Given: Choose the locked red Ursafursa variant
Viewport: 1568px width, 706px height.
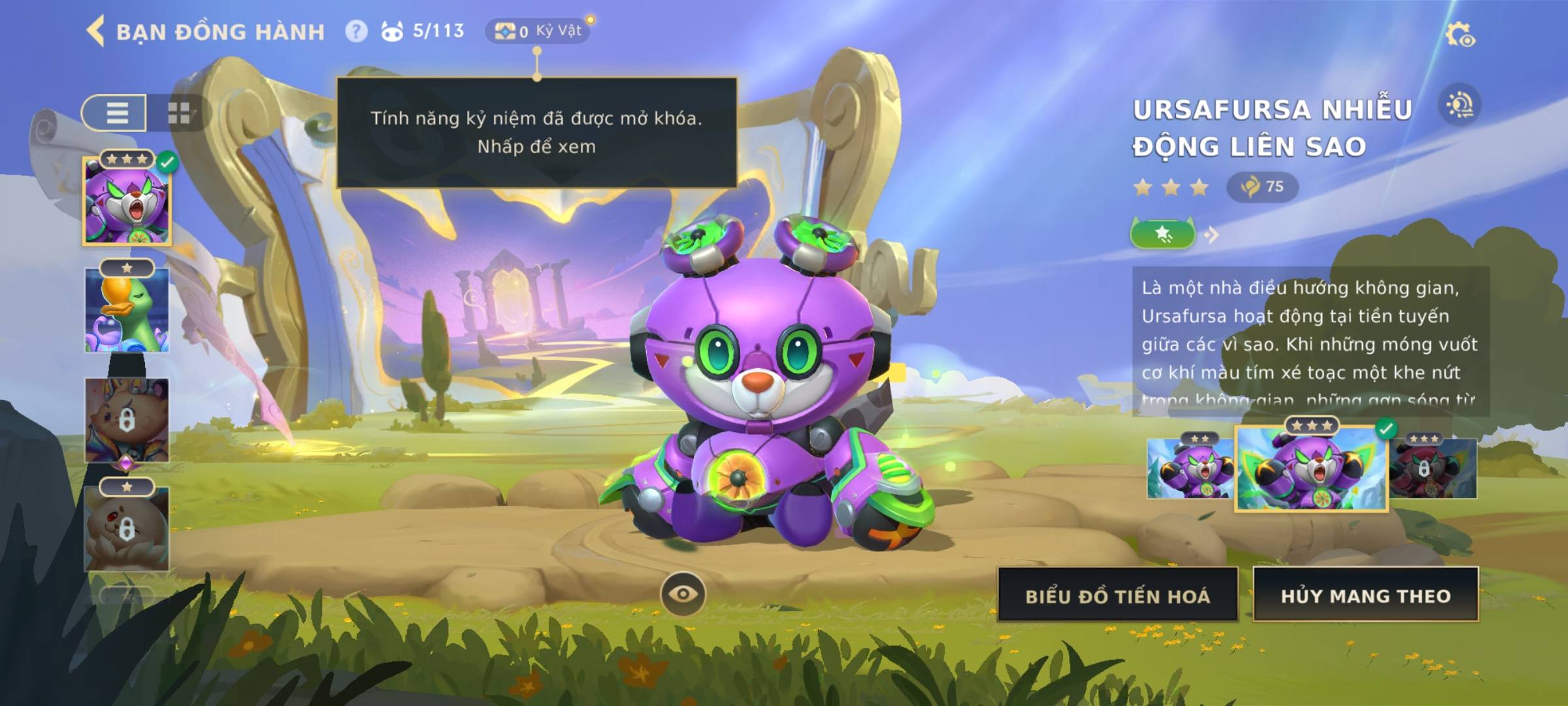Looking at the screenshot, I should [x=1433, y=469].
